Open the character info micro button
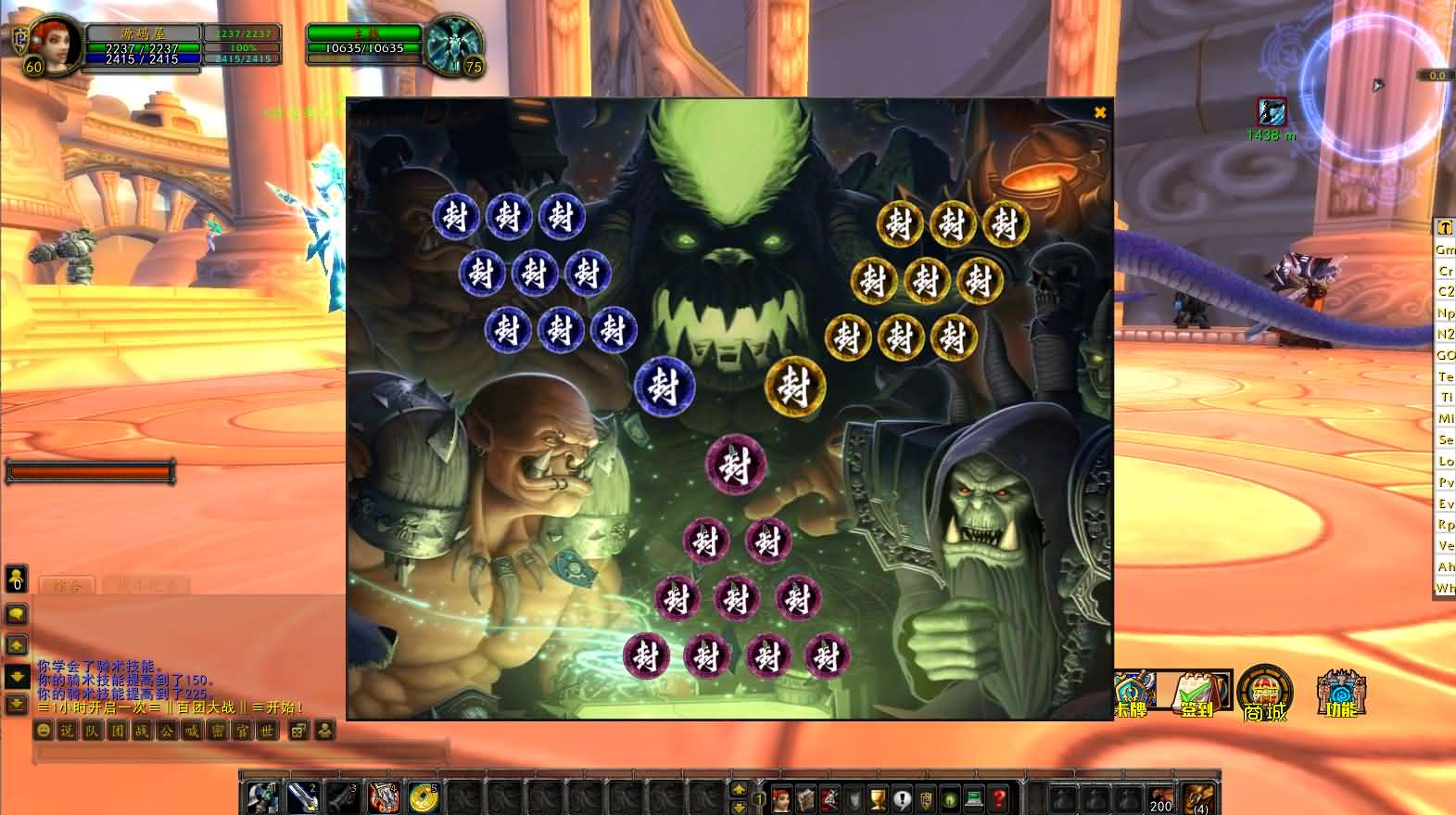 [781, 798]
